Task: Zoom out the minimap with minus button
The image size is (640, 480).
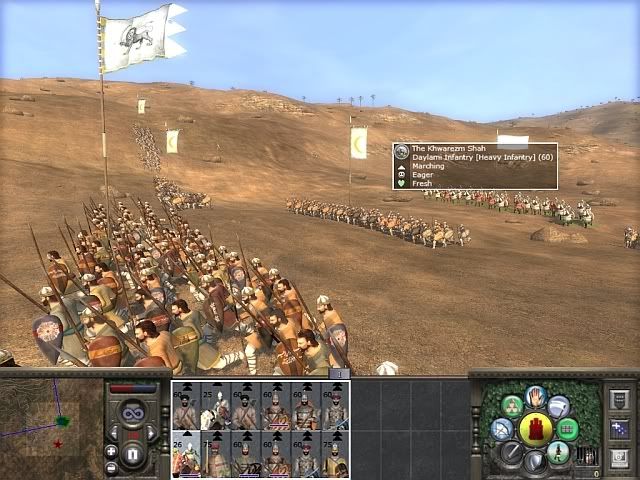Action: (x=111, y=467)
